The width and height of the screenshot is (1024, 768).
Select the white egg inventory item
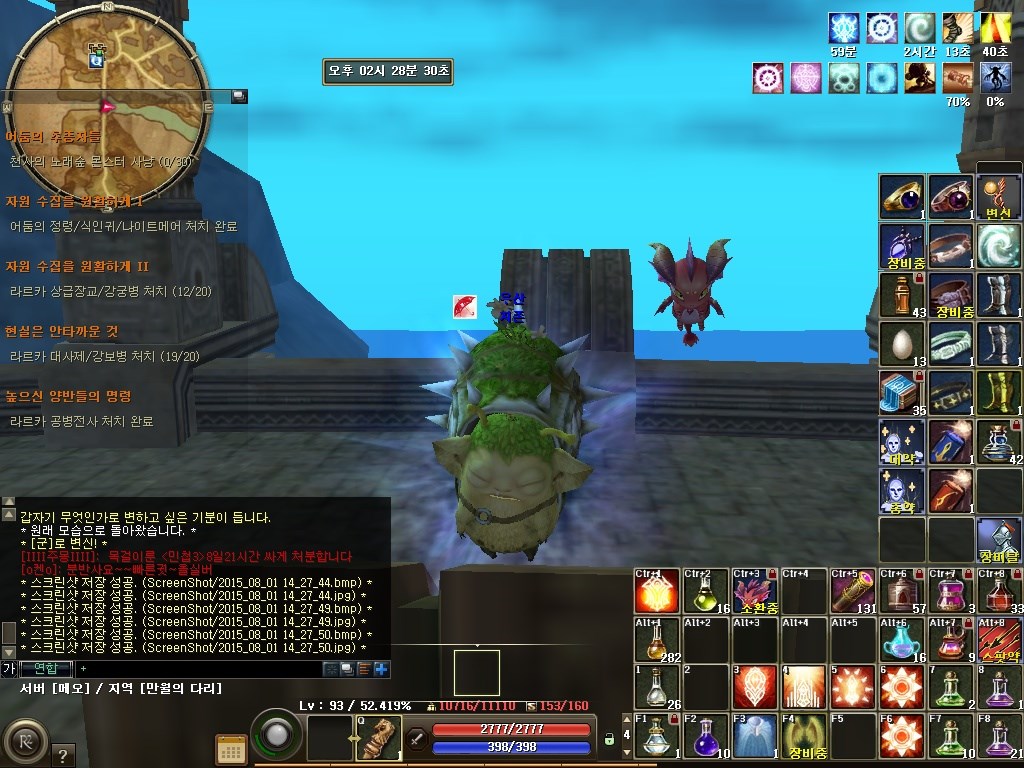[x=902, y=344]
